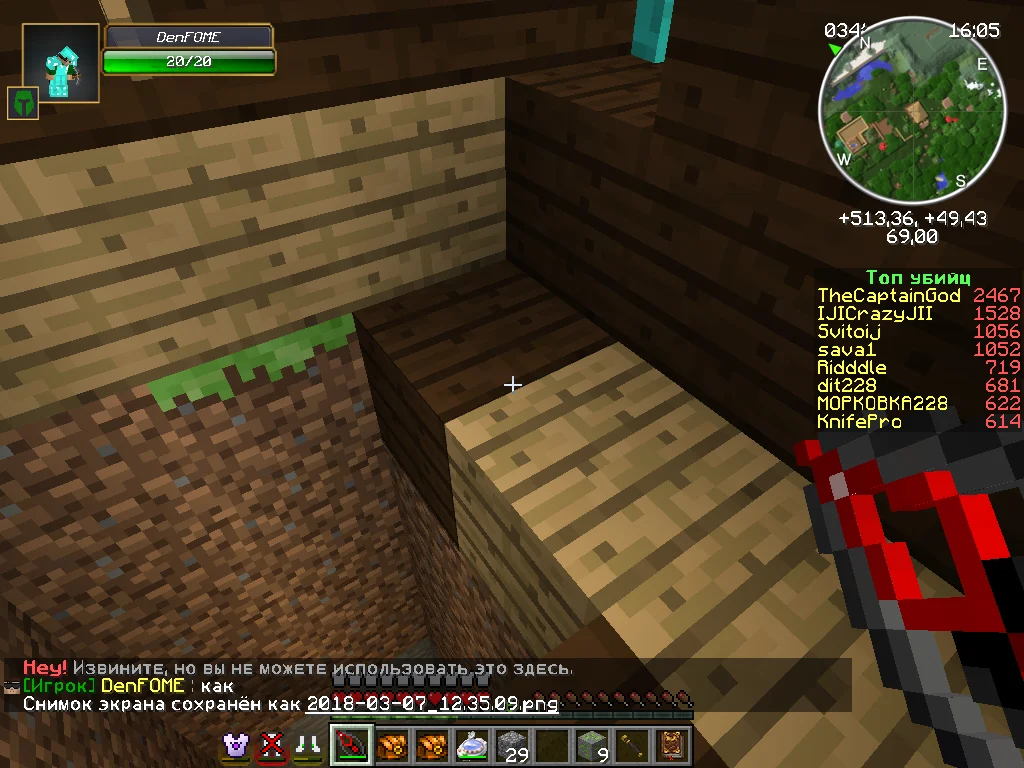Open the saved screenshot file link in chat
1024x768 pixels.
[x=432, y=704]
